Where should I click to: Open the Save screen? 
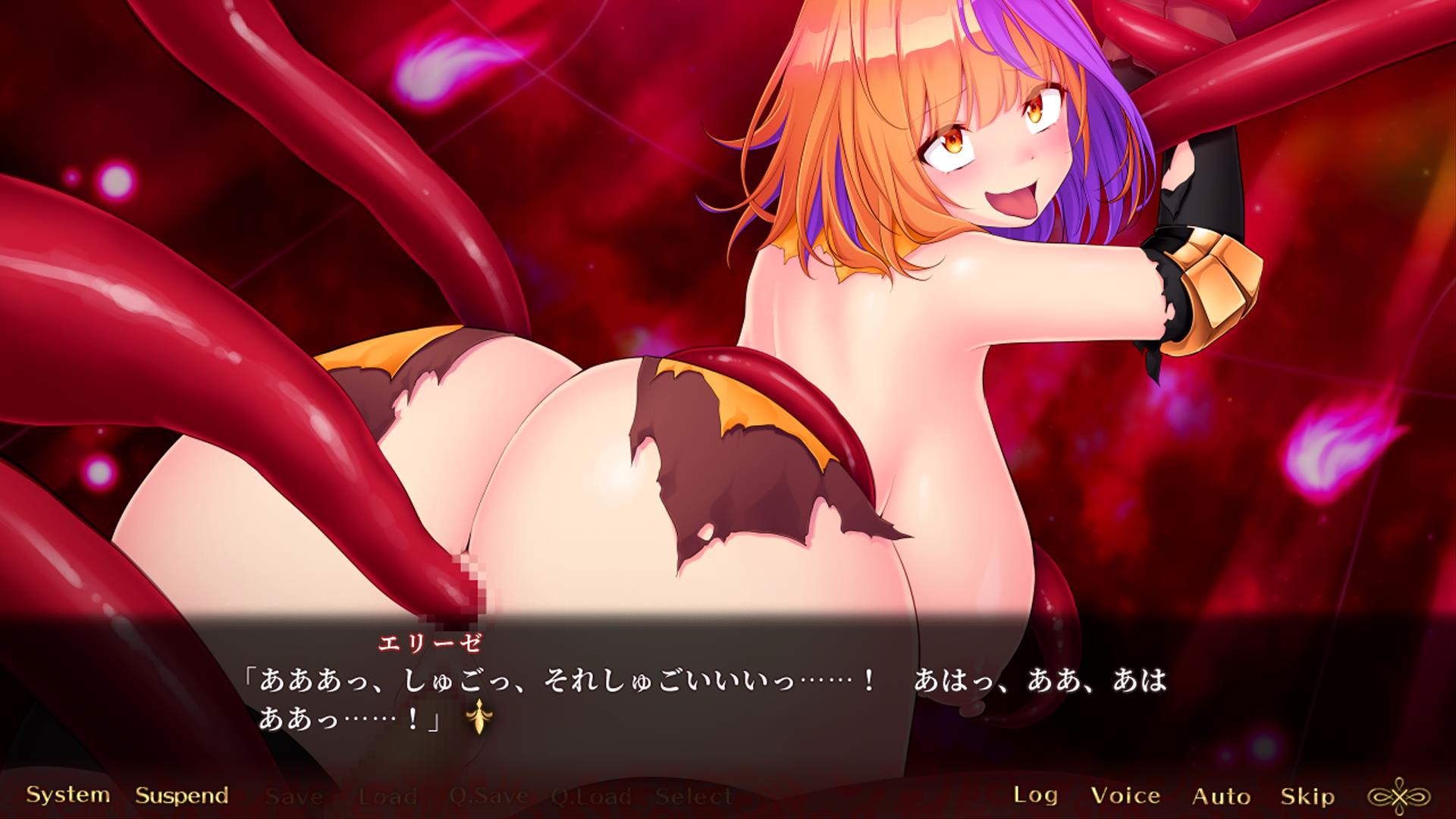(x=294, y=796)
